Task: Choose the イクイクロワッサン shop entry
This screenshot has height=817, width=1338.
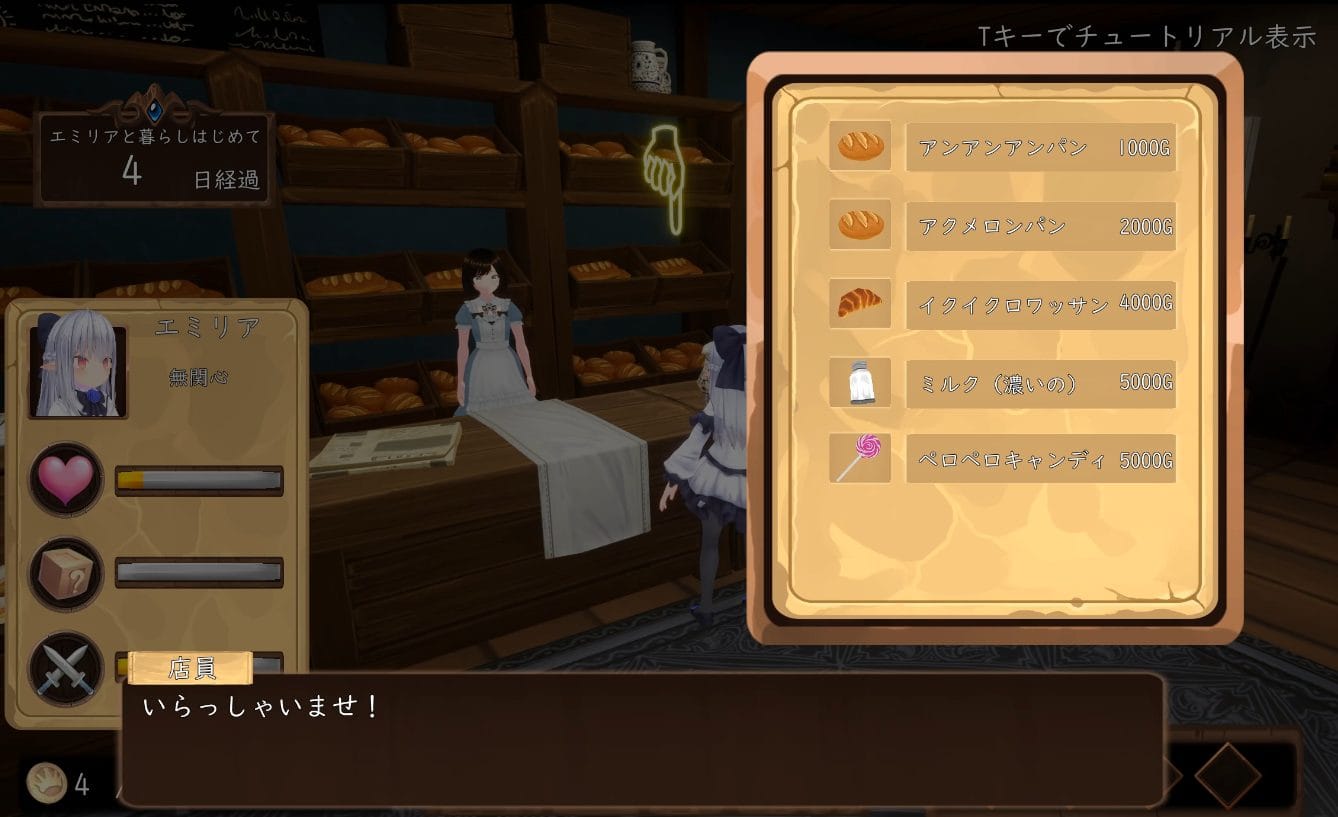Action: [1040, 304]
